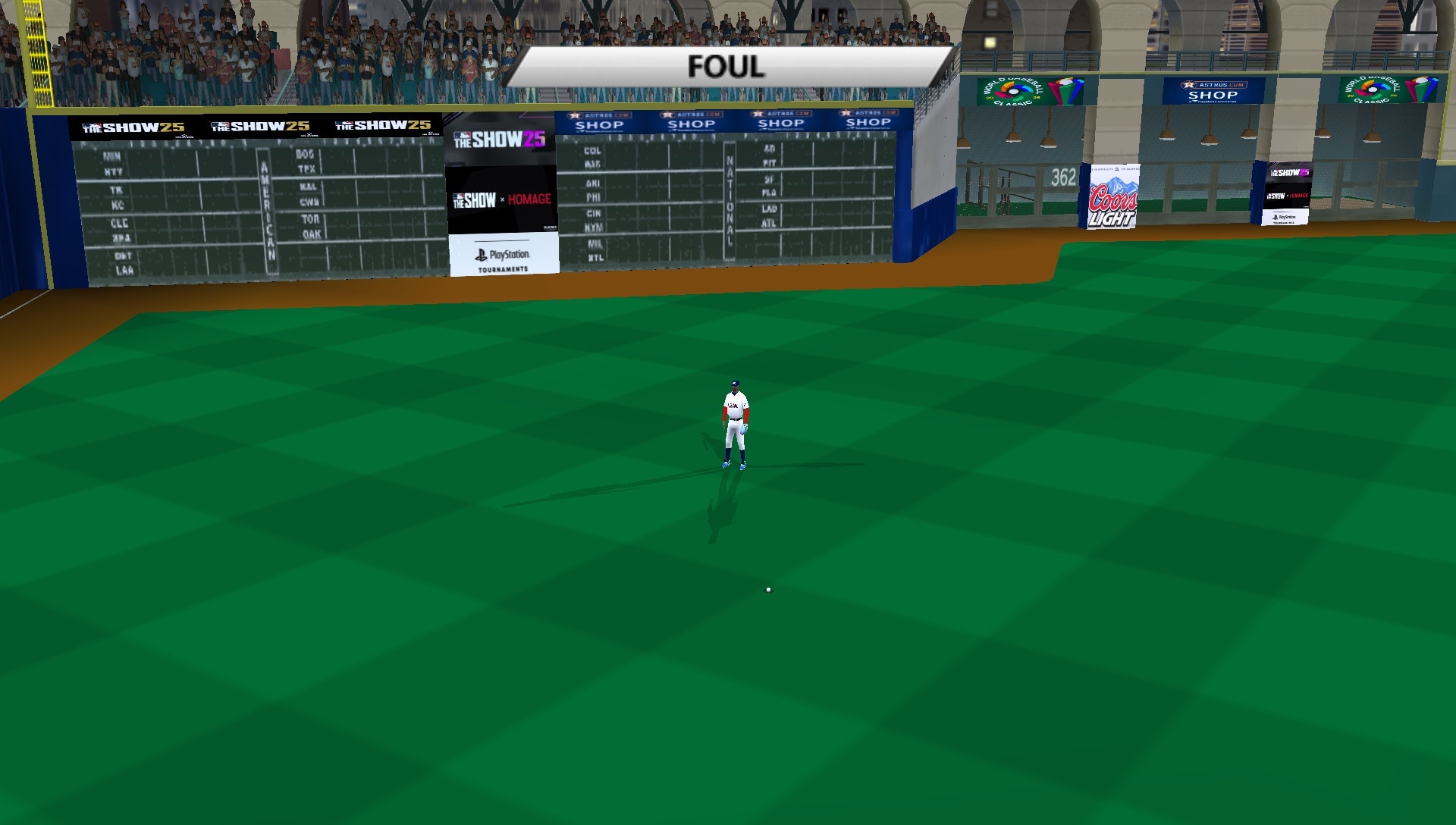This screenshot has height=825, width=1456.
Task: Click the ASTROS.COM SHOP text banner
Action: click(1213, 95)
